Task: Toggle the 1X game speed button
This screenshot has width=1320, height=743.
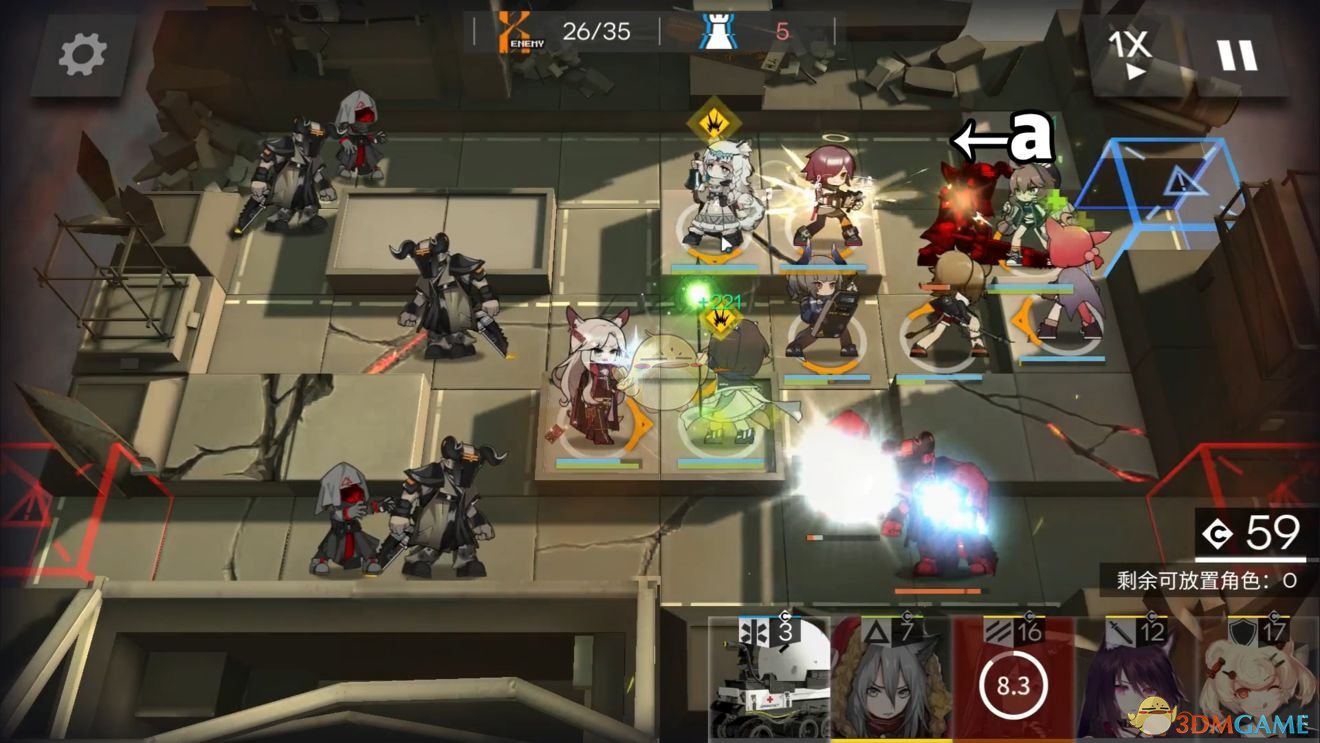Action: [x=1129, y=53]
